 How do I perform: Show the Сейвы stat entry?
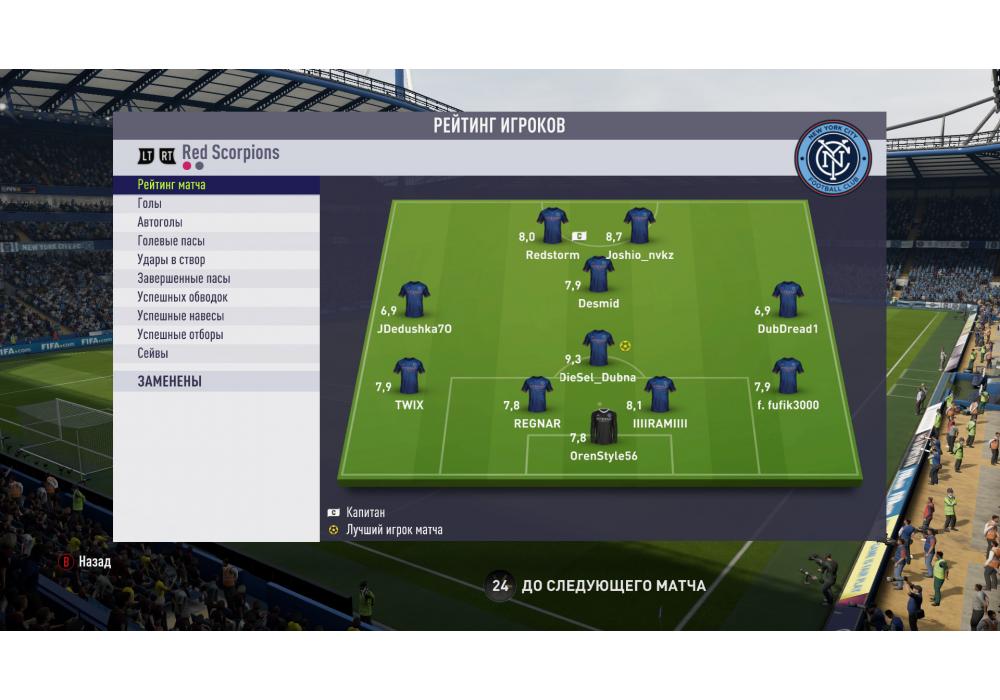216,353
